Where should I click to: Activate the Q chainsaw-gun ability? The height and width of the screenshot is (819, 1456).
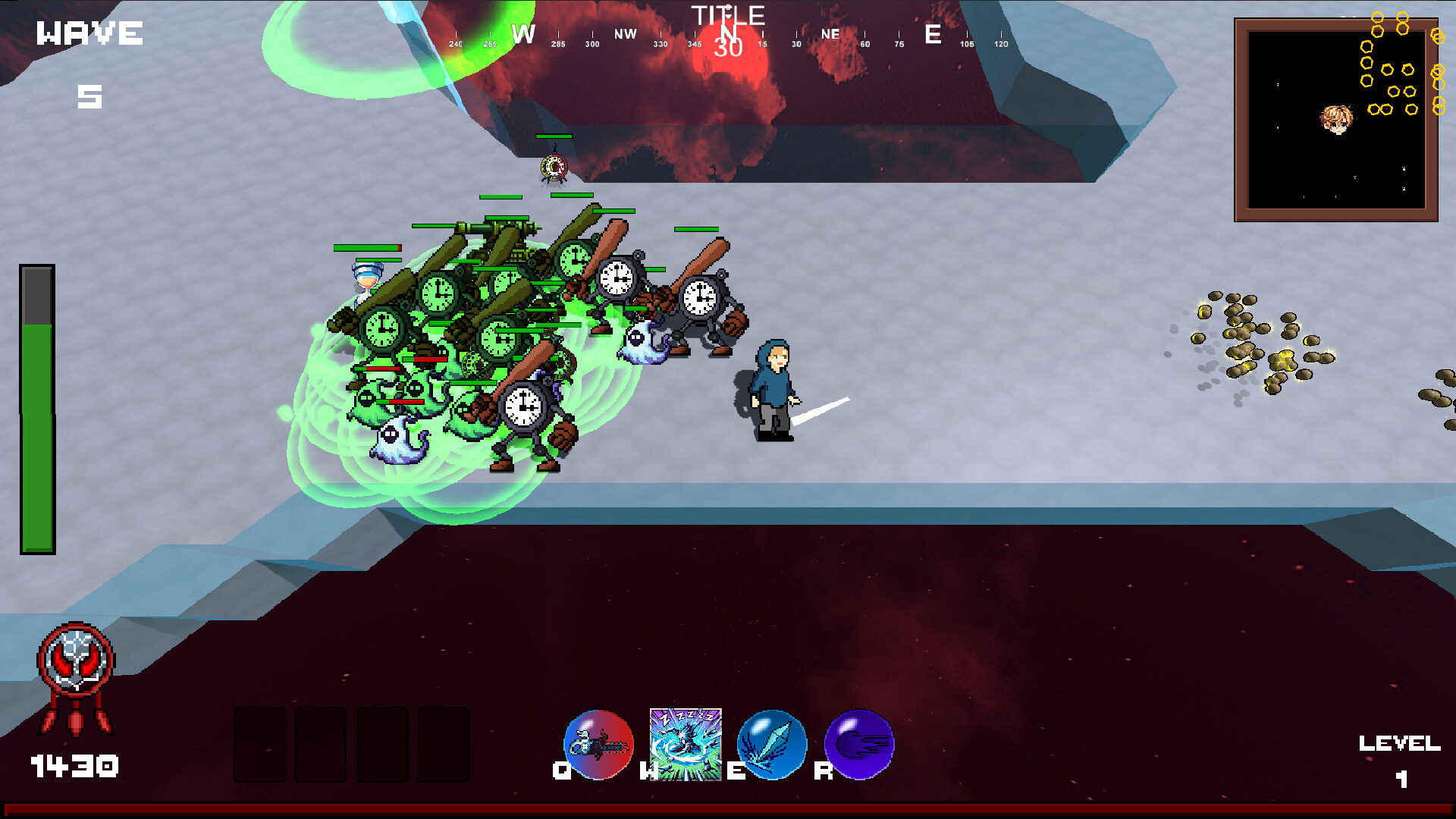tap(598, 745)
